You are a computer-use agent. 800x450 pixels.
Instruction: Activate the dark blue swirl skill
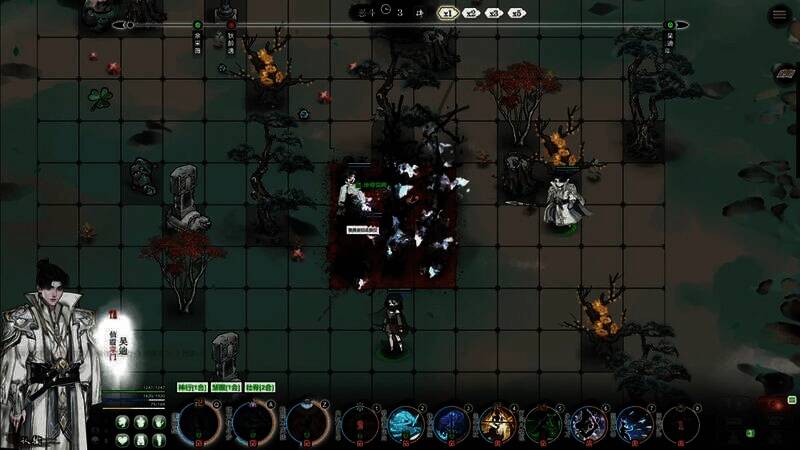pos(453,424)
